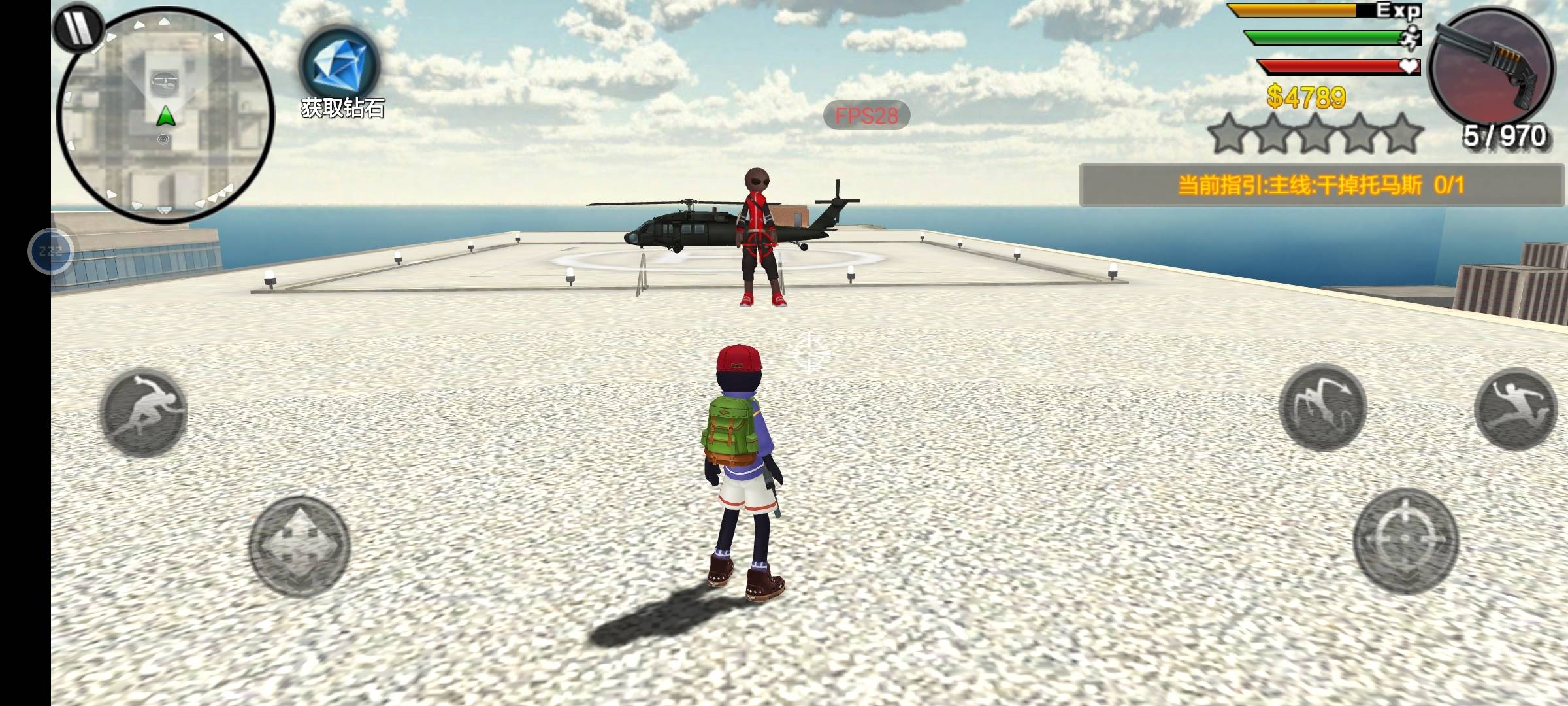
Task: Activate the sprint running-figure button
Action: (x=144, y=412)
